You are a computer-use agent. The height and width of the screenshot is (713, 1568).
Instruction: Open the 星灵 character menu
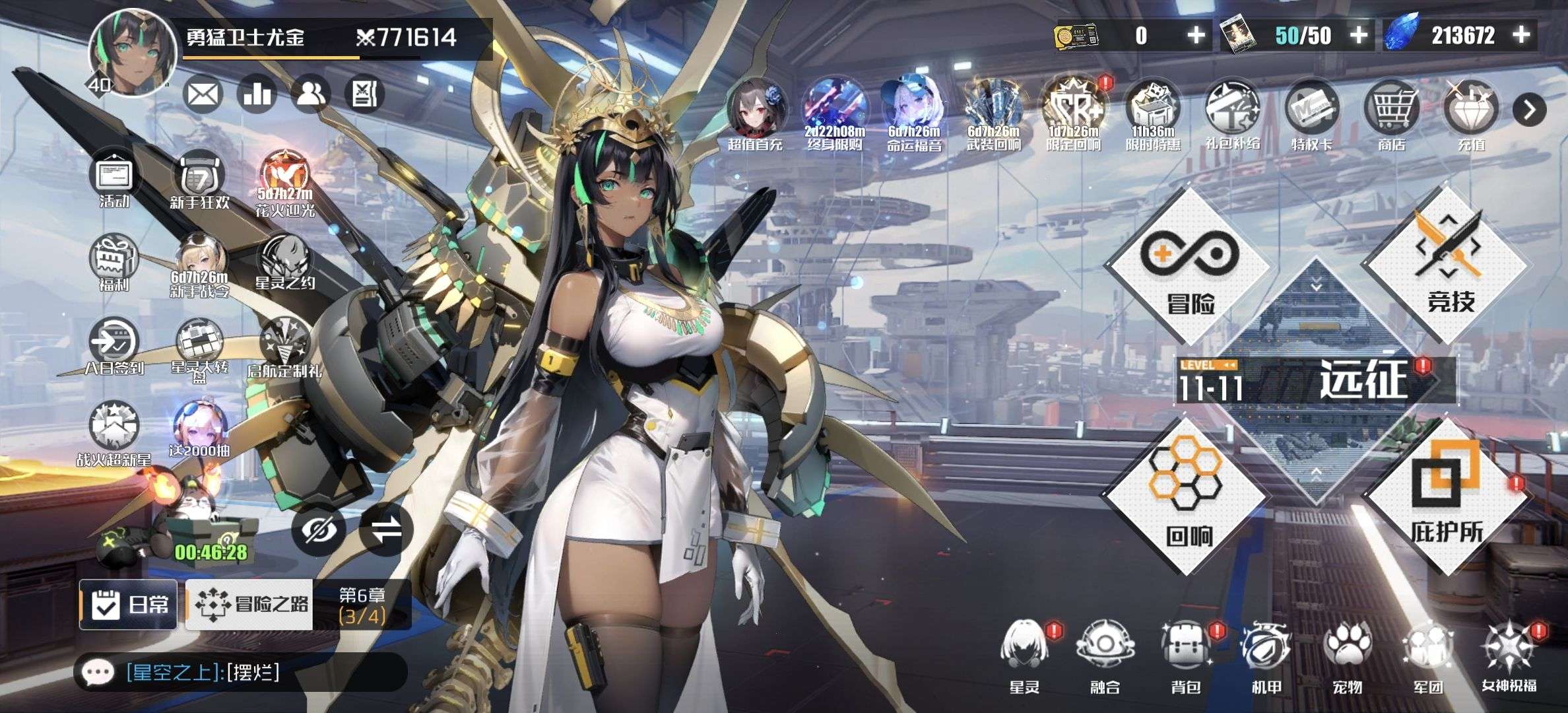[1025, 654]
